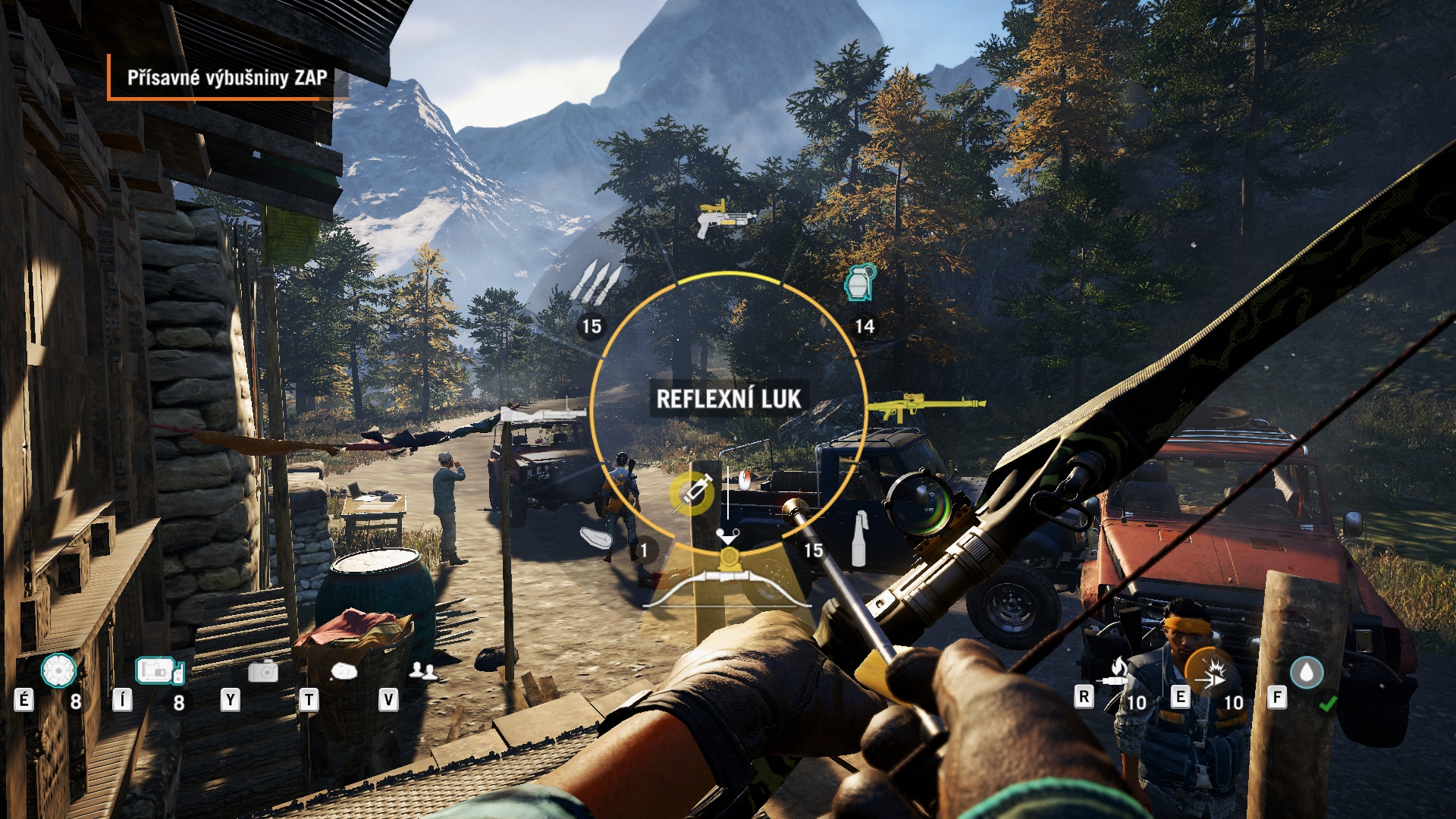Screen dimensions: 1456x819
Task: Select the molotov bottle slot
Action: (x=858, y=539)
